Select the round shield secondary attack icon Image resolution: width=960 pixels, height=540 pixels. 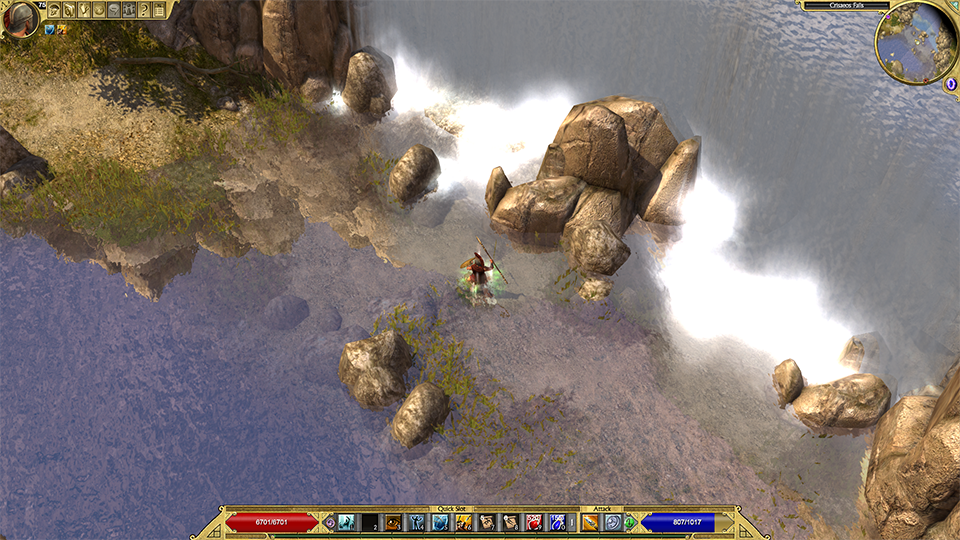coord(612,522)
